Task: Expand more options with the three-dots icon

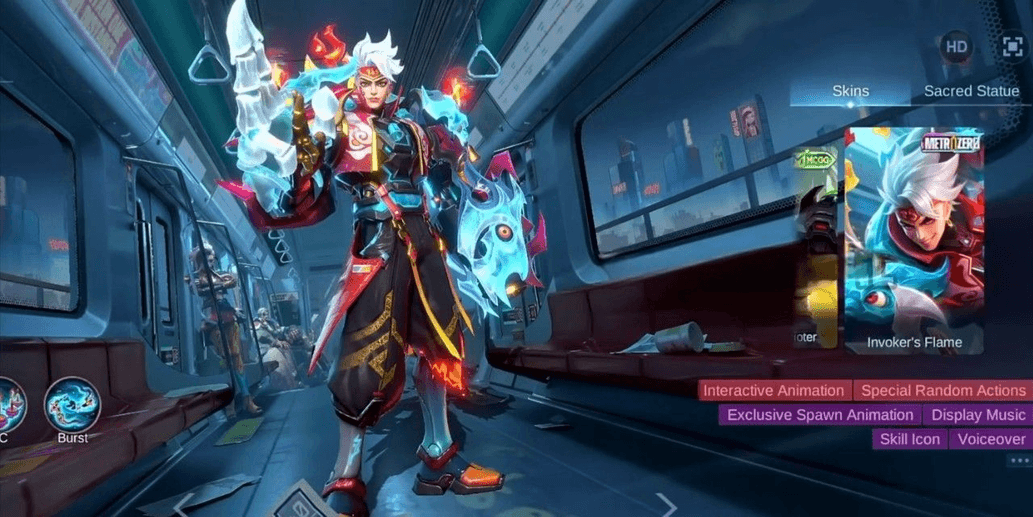Action: coord(1019,461)
